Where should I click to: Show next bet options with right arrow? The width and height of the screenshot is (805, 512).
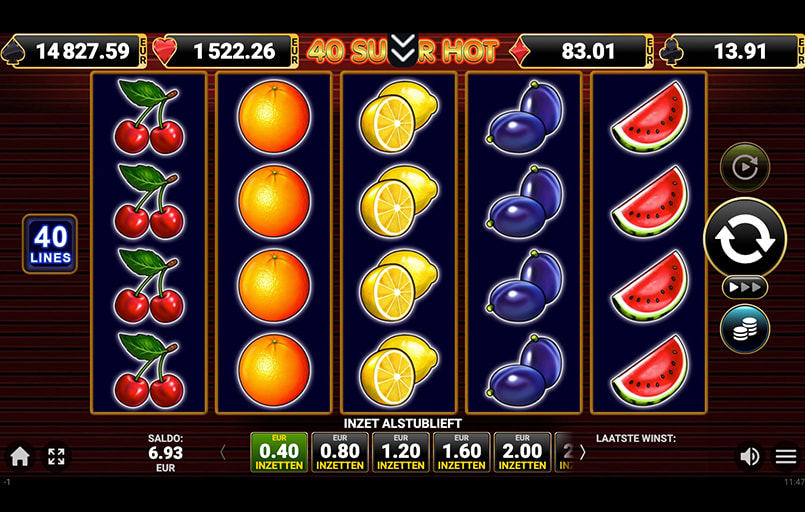click(x=583, y=452)
